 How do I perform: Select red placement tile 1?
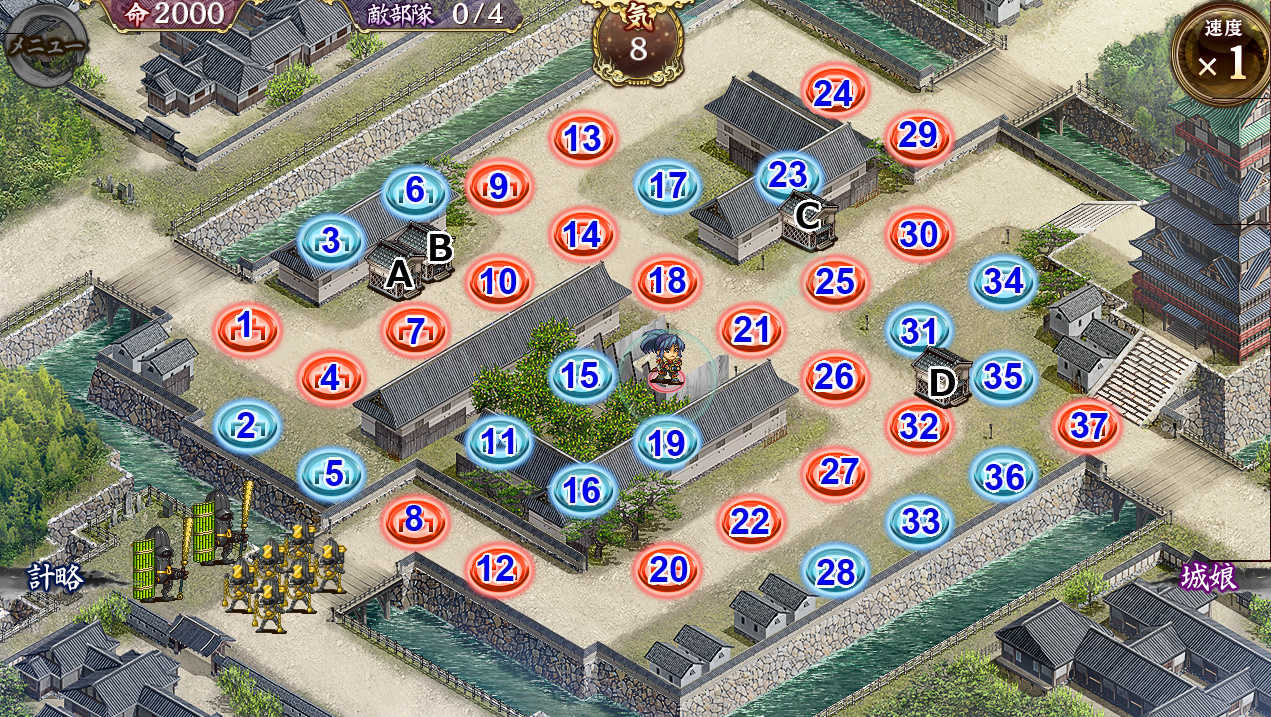246,326
